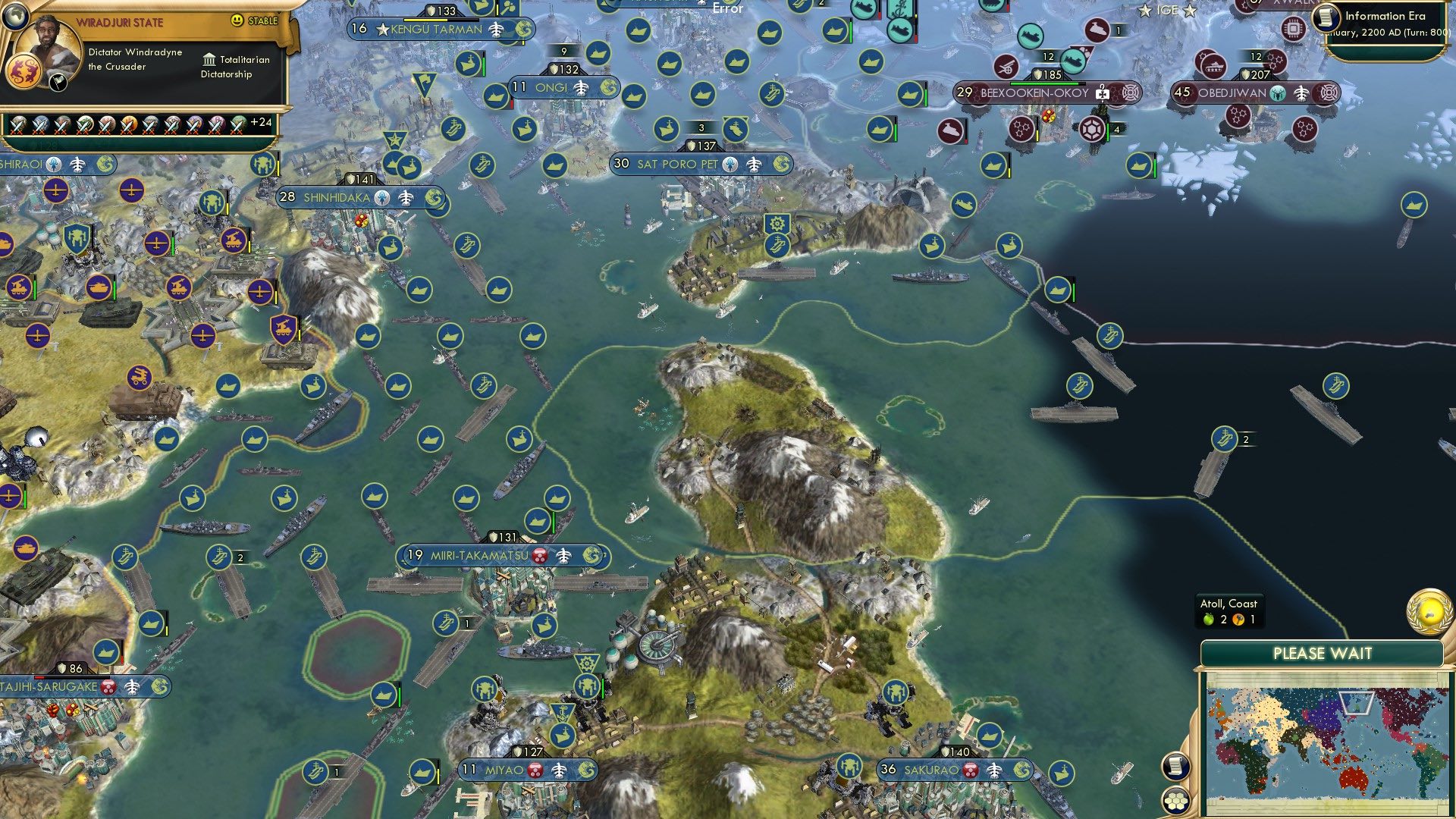Click the Totalitarian Dictatorship government icon
The width and height of the screenshot is (1456, 819).
210,60
